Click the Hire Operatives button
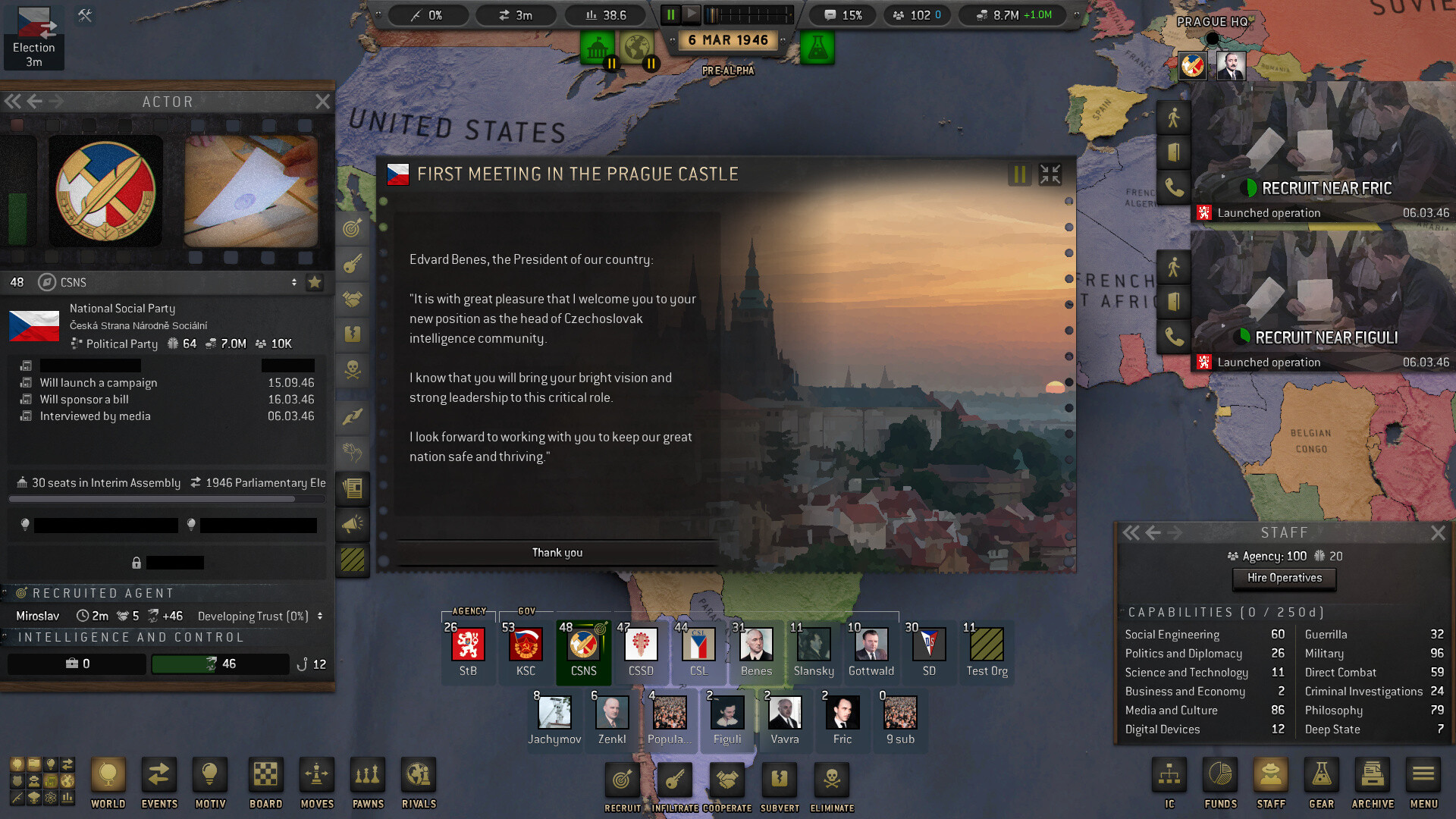Image resolution: width=1456 pixels, height=819 pixels. point(1284,579)
